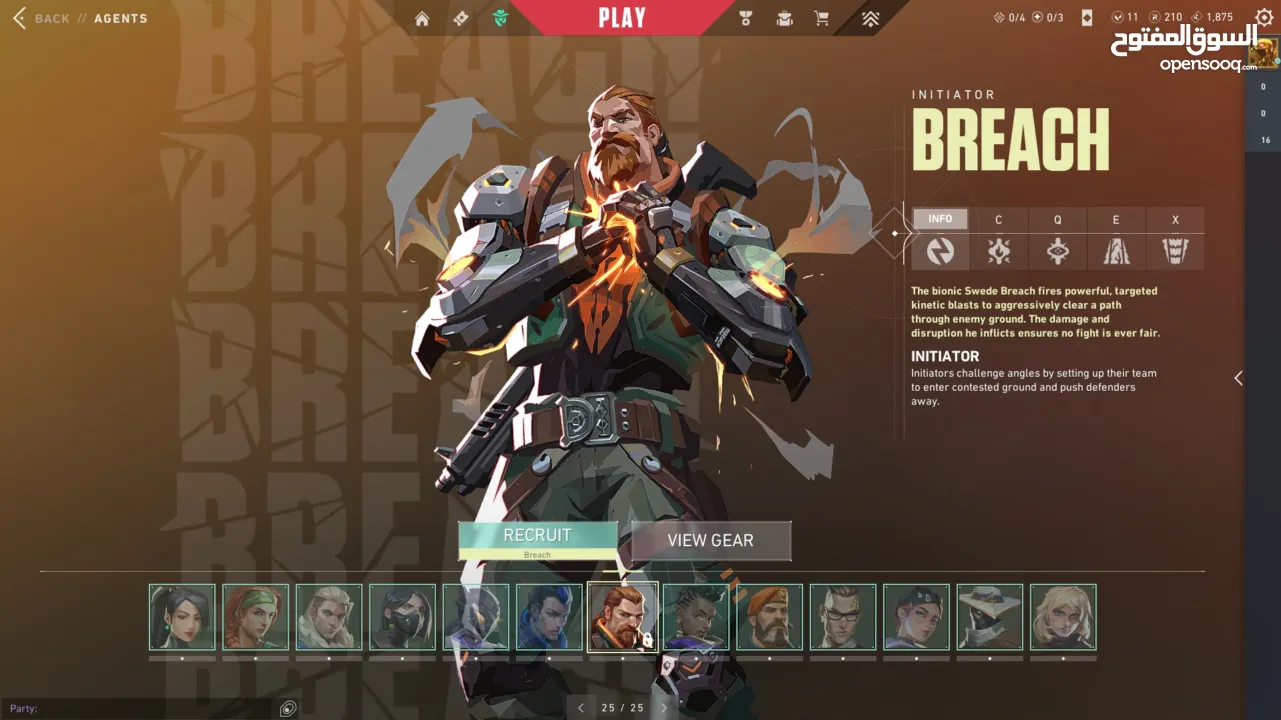1281x720 pixels.
Task: Open the collection backpack icon
Action: 784,18
